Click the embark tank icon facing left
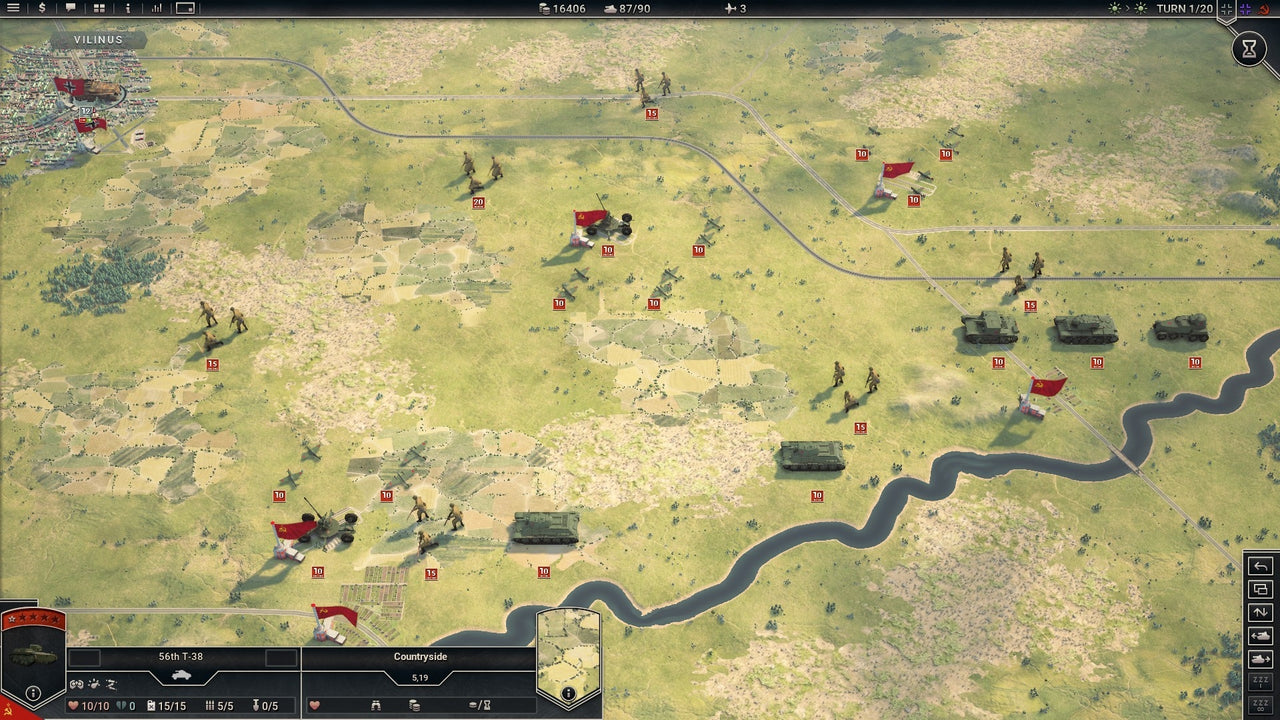 point(1261,635)
